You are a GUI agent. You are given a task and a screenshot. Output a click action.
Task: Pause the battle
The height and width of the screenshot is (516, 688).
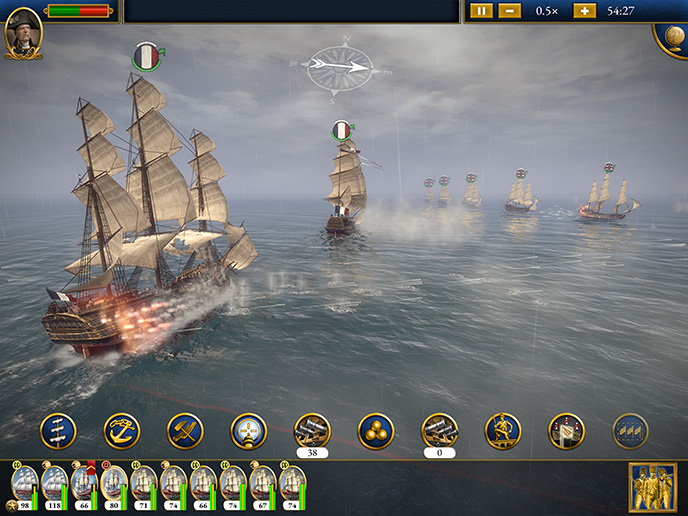click(481, 11)
